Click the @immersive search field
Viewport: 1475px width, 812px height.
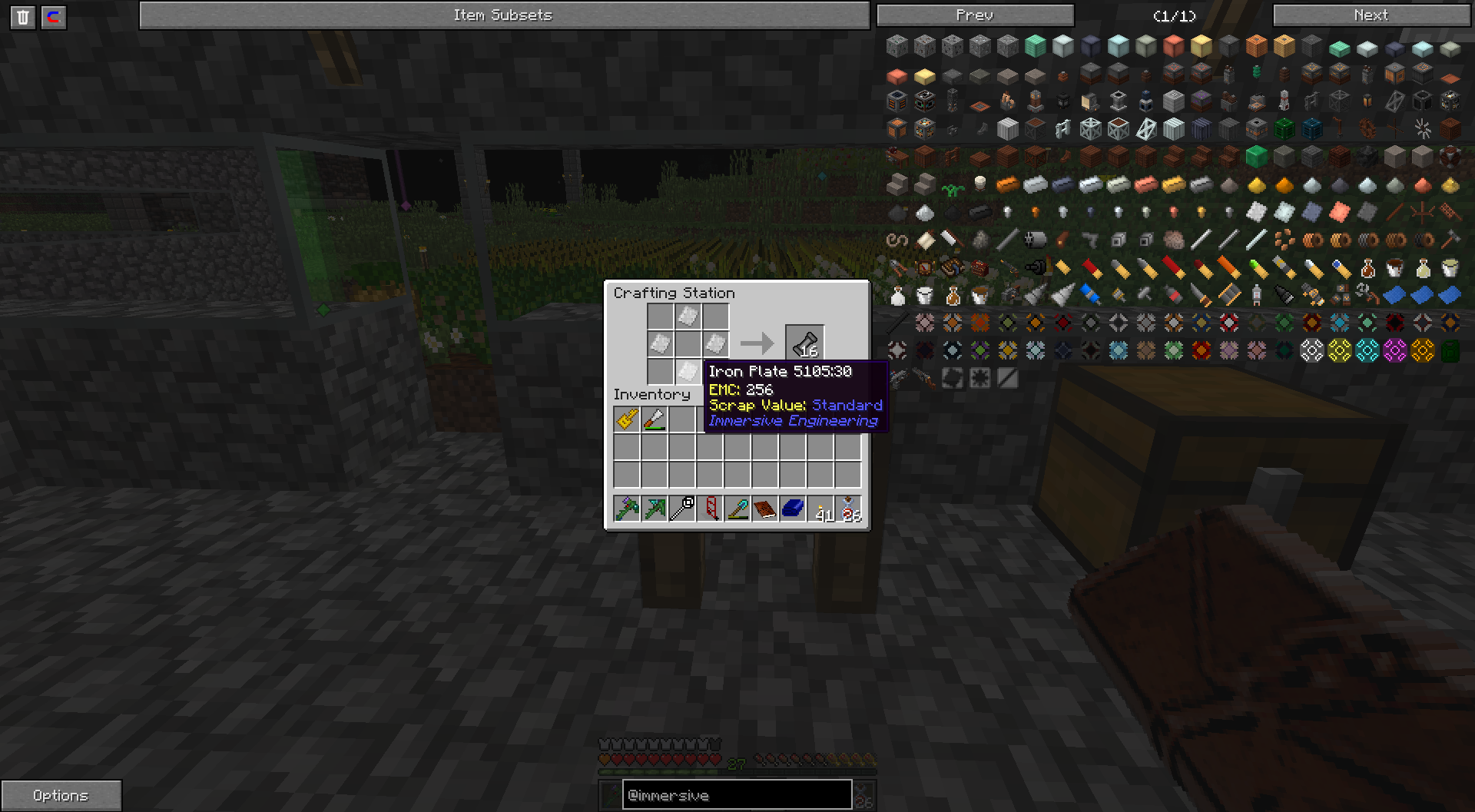coord(736,795)
